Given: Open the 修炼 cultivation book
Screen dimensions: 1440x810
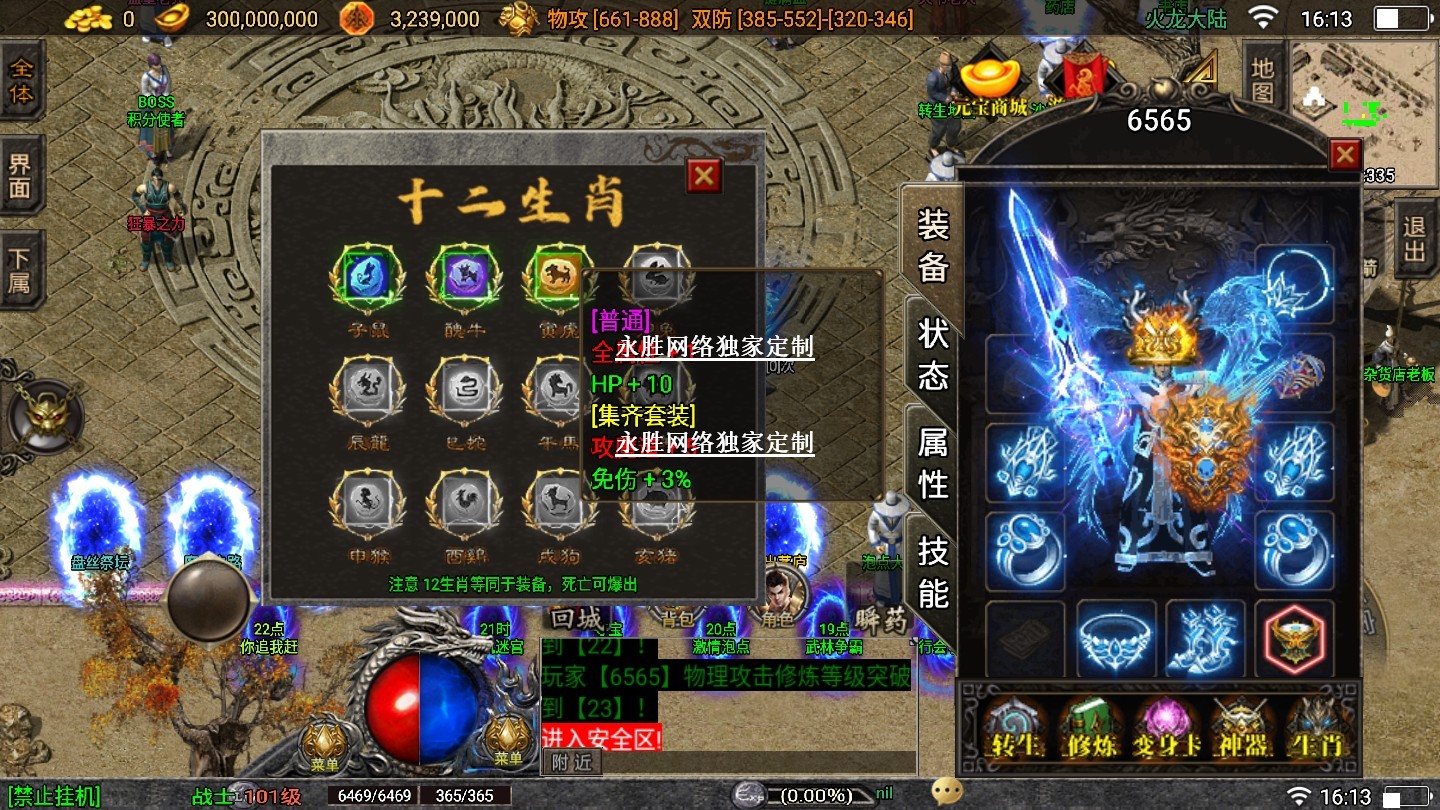Looking at the screenshot, I should (1090, 728).
